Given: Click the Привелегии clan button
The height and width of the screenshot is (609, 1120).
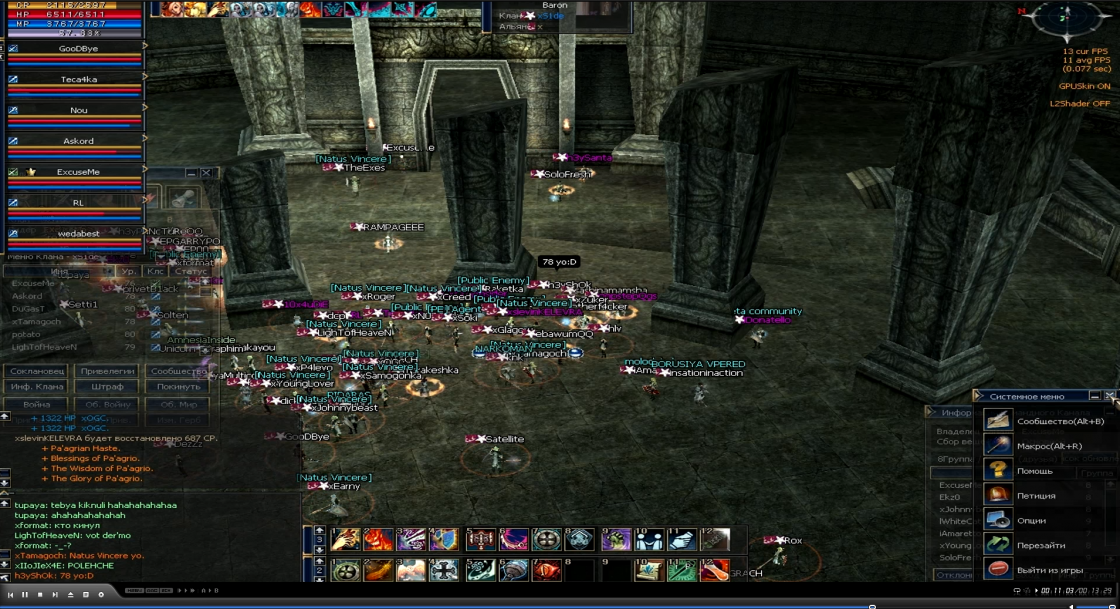Looking at the screenshot, I should click(x=107, y=371).
